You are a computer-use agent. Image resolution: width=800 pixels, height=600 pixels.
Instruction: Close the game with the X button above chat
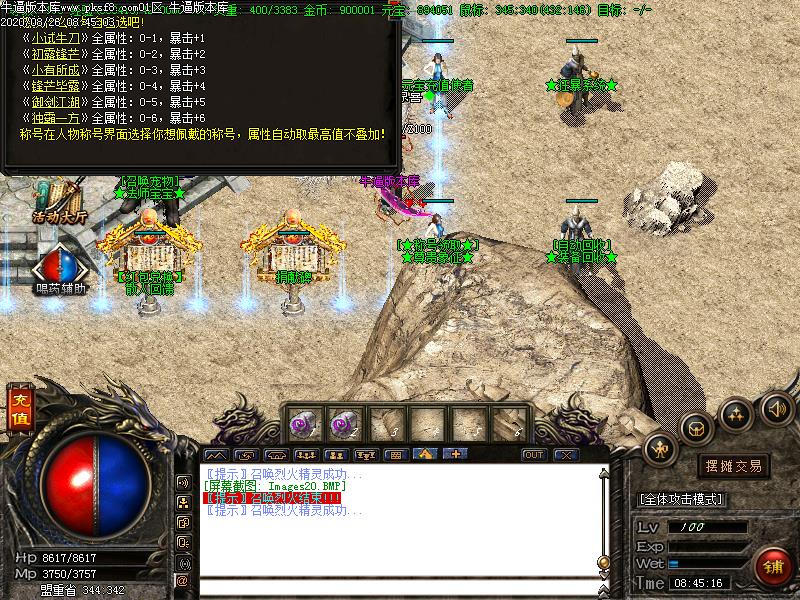tap(567, 455)
